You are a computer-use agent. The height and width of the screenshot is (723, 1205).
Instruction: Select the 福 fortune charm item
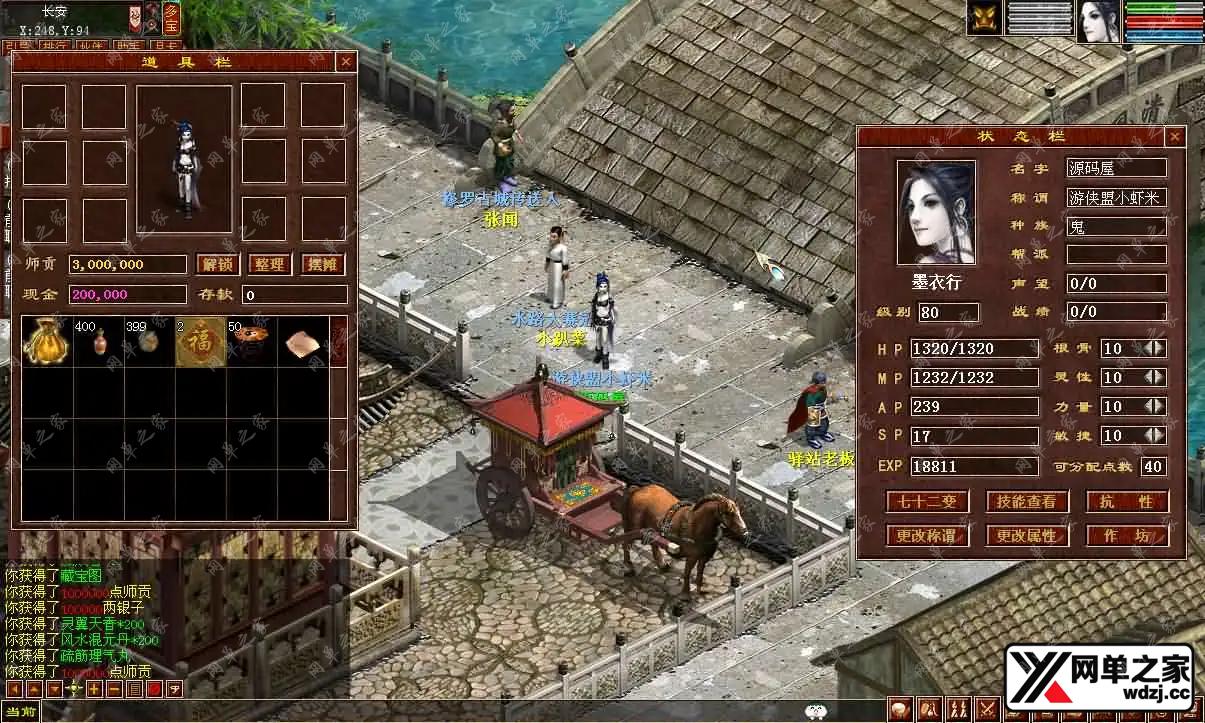[x=200, y=341]
